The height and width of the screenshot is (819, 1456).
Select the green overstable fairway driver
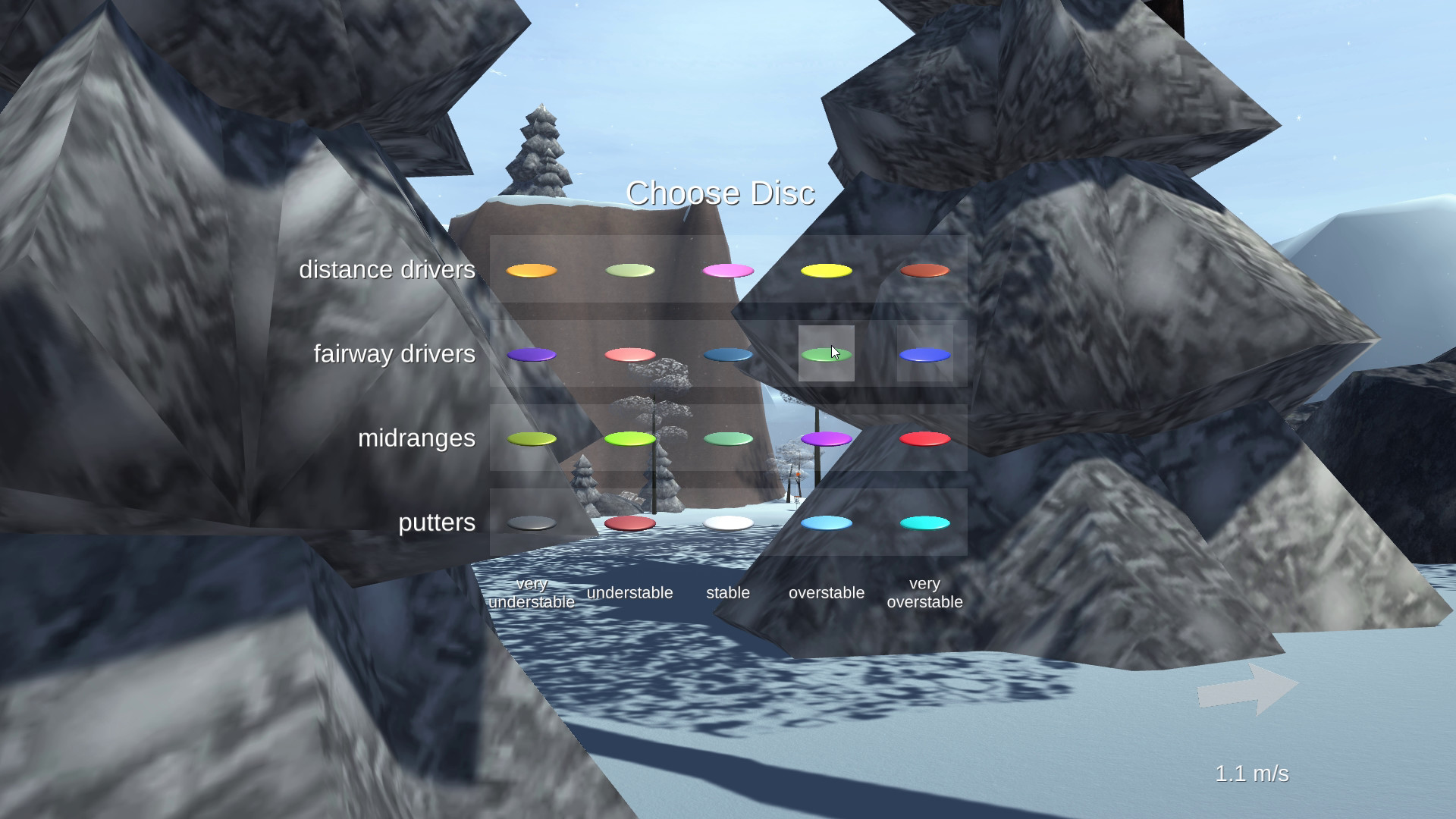[x=827, y=353]
